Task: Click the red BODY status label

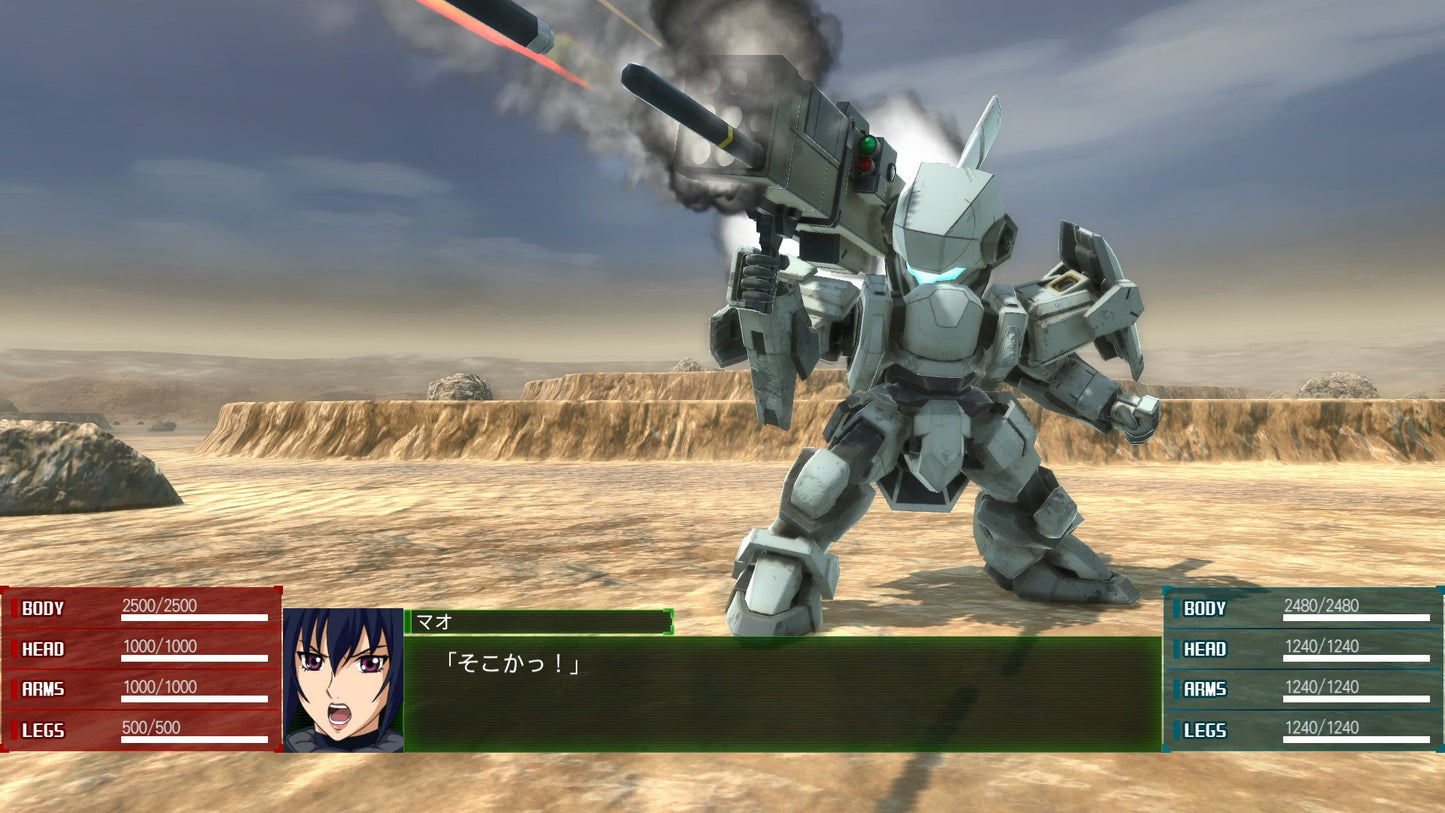Action: point(42,608)
